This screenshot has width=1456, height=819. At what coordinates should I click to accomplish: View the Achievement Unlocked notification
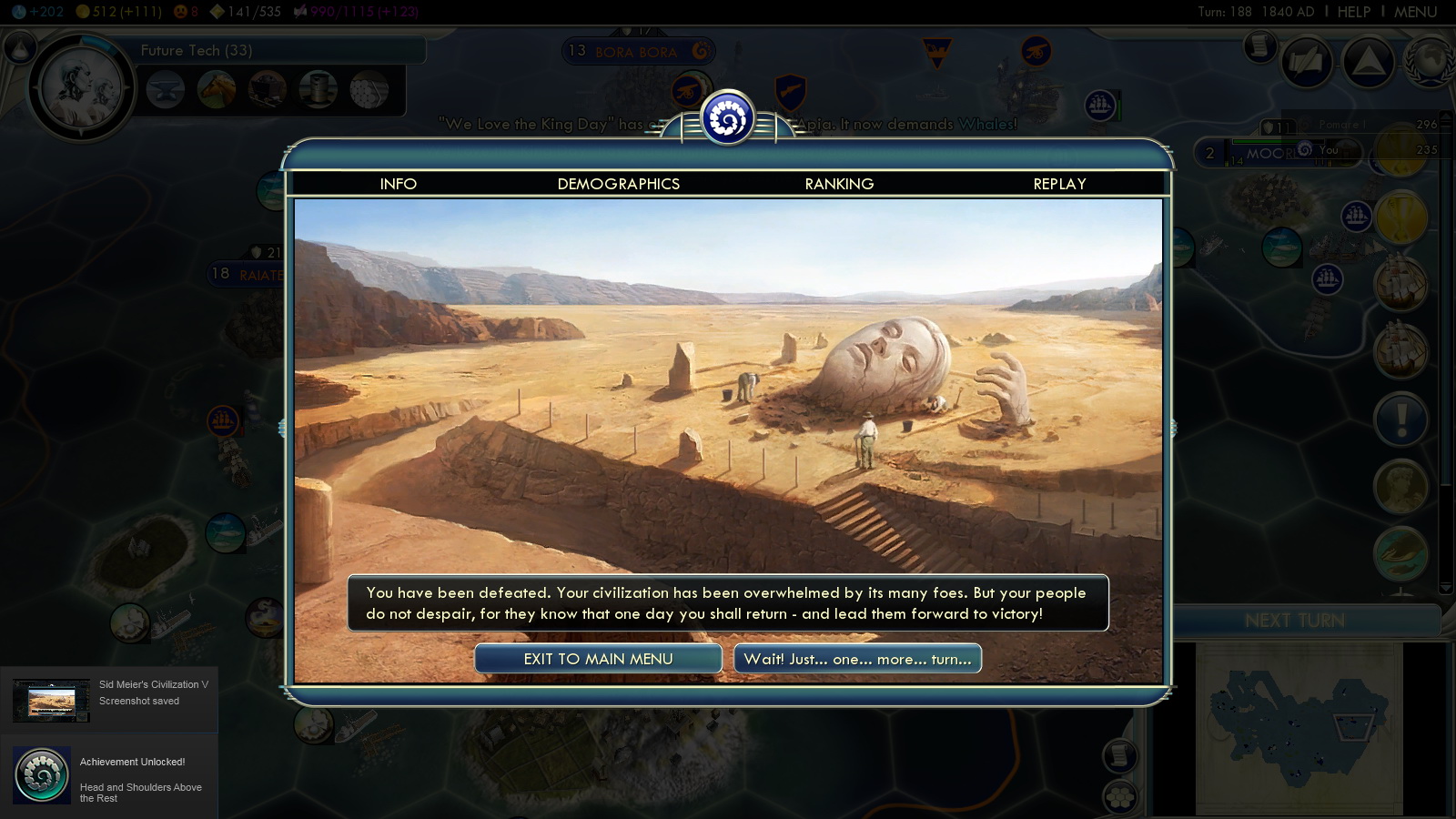(x=109, y=774)
